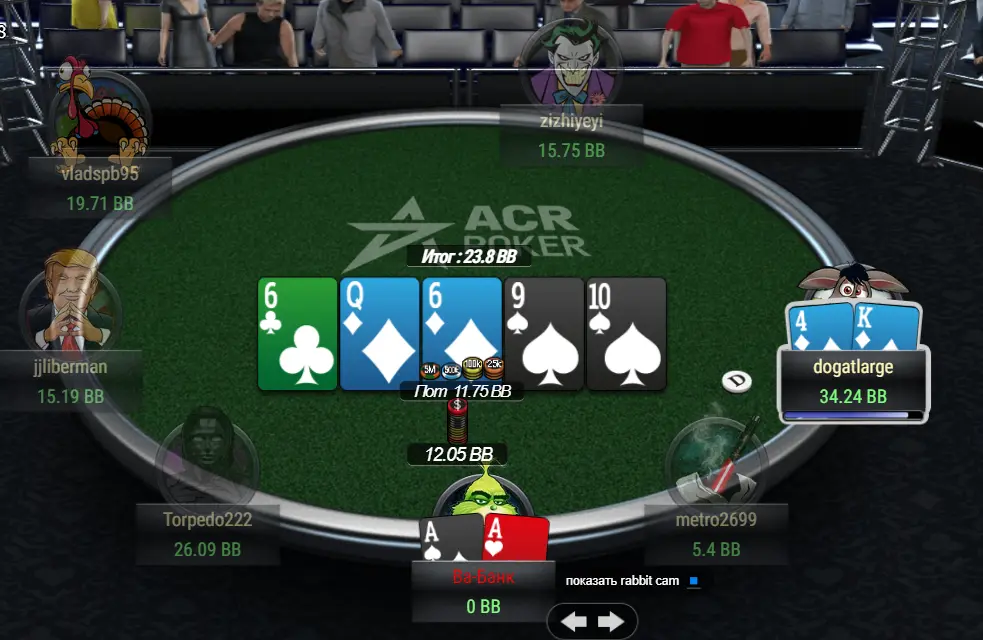Click the zizhiyeyi Joker avatar

(x=570, y=64)
